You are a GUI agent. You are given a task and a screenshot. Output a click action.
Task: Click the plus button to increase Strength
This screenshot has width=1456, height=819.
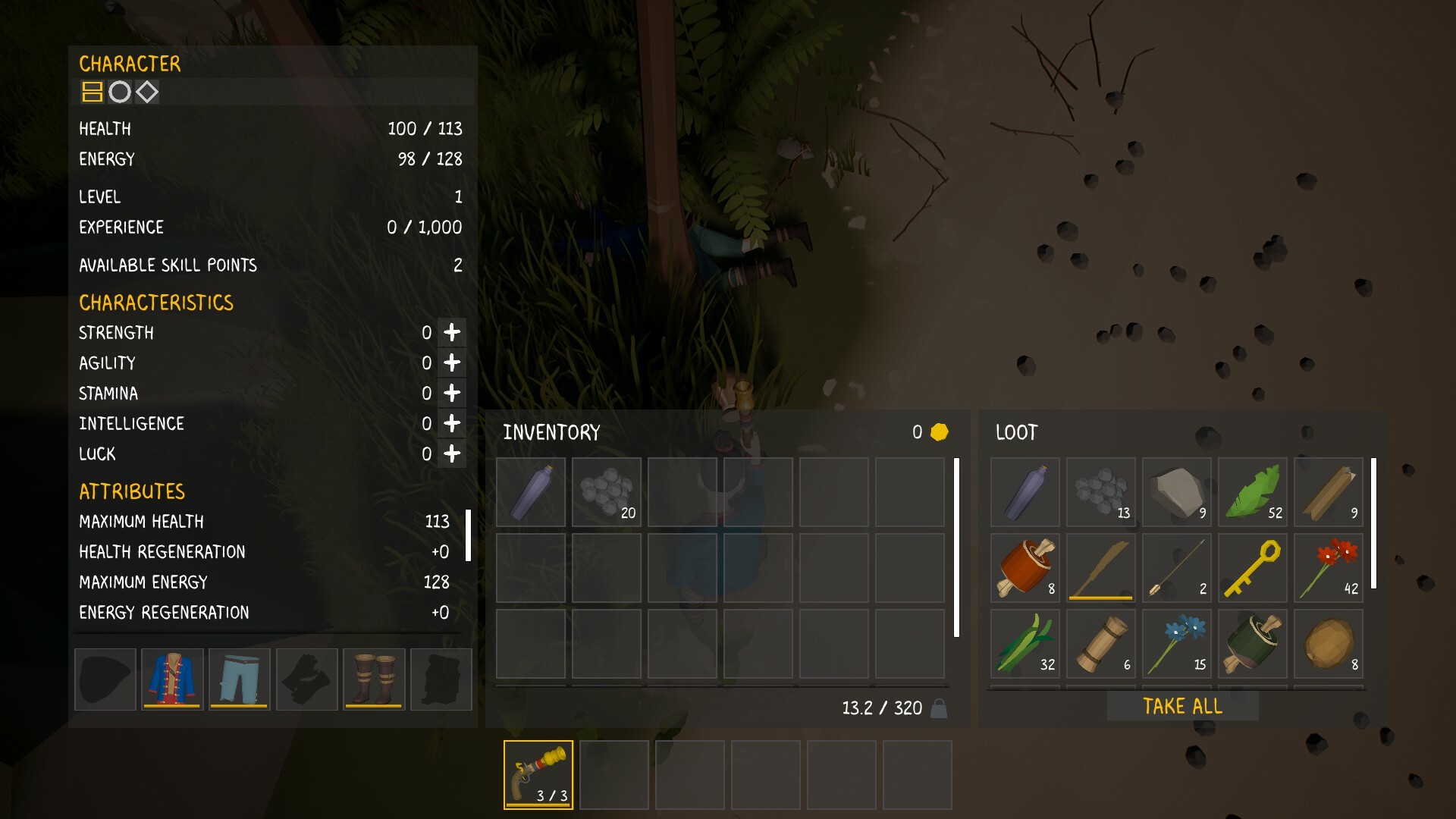(x=453, y=332)
